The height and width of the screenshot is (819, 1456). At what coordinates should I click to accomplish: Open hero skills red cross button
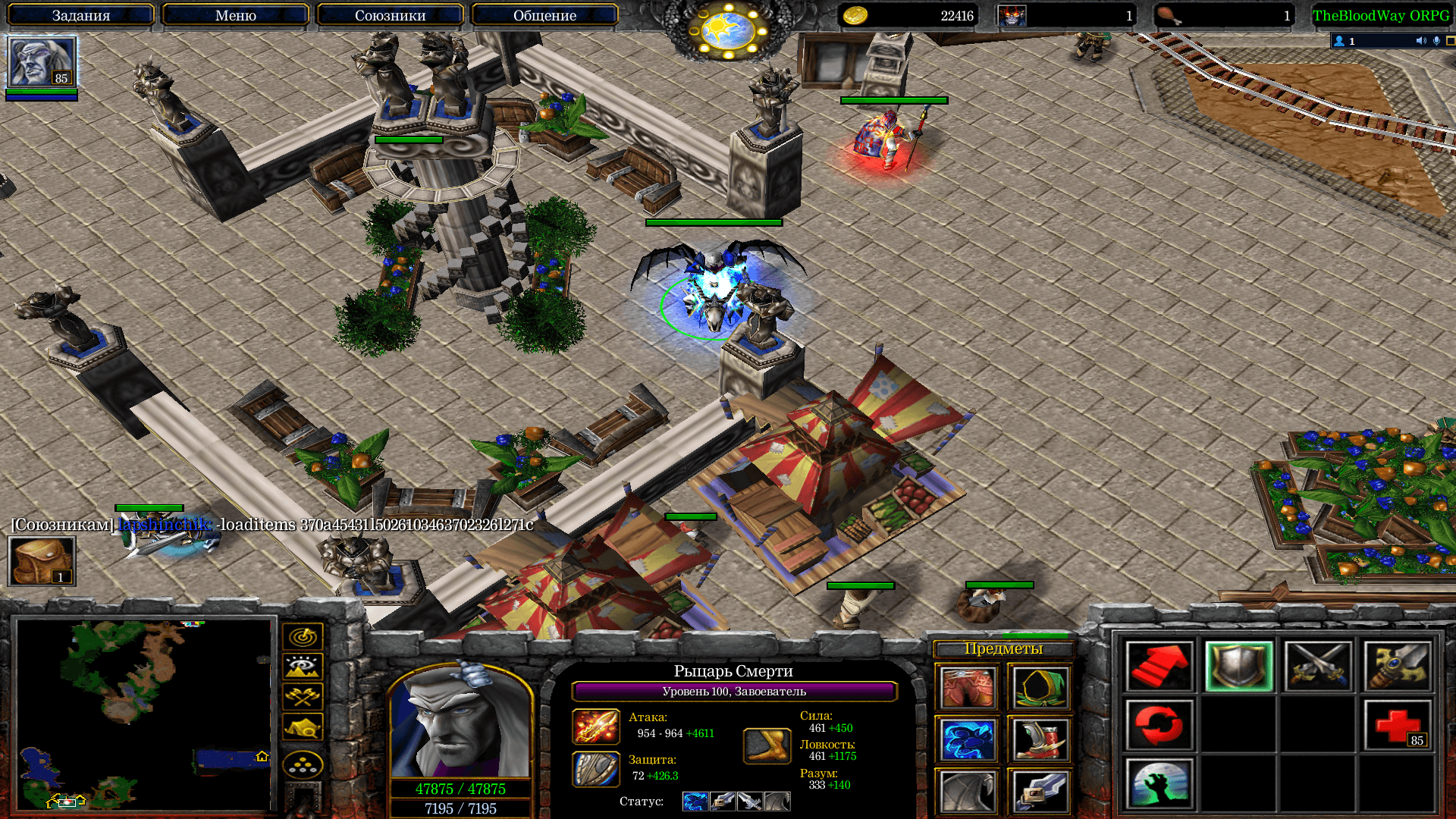pos(1397,726)
